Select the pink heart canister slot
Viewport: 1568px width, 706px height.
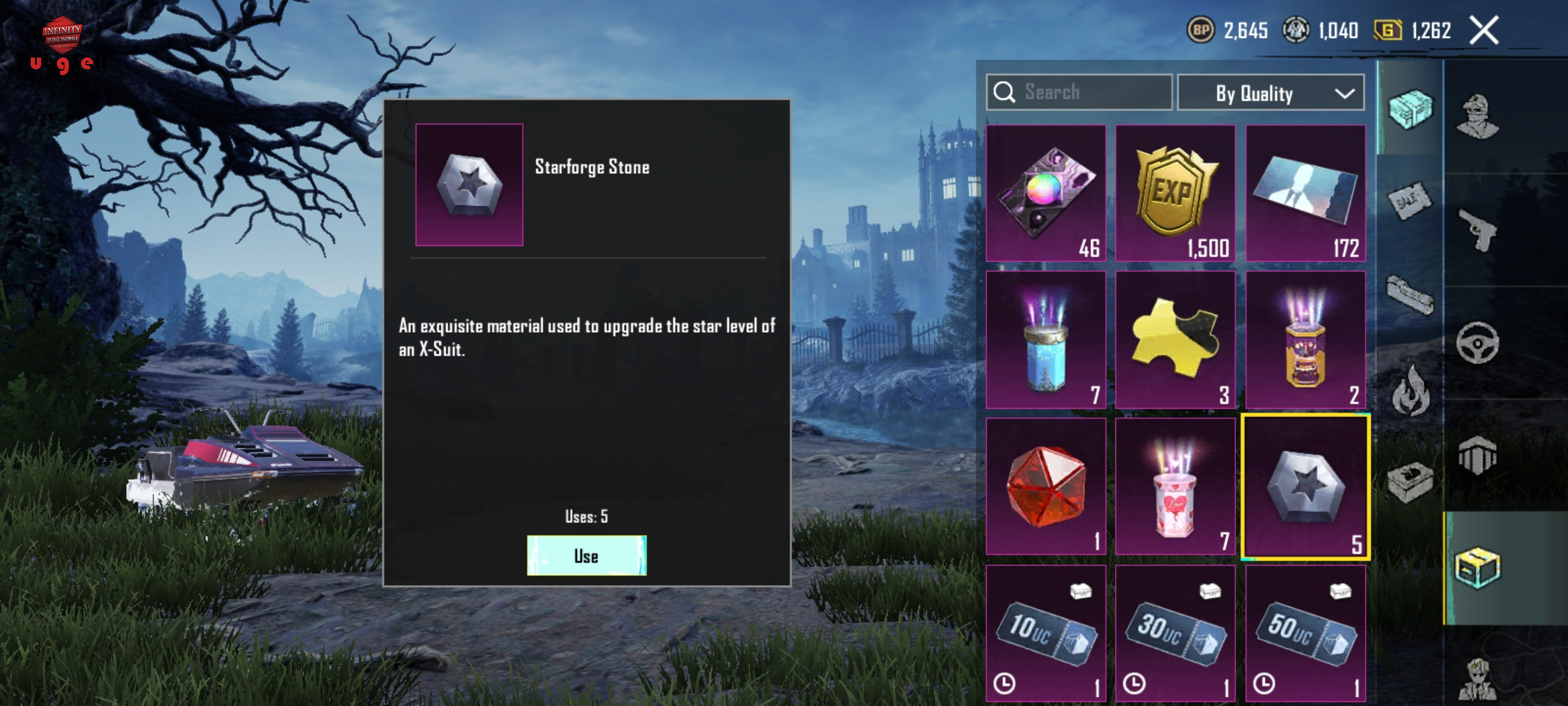tap(1175, 486)
